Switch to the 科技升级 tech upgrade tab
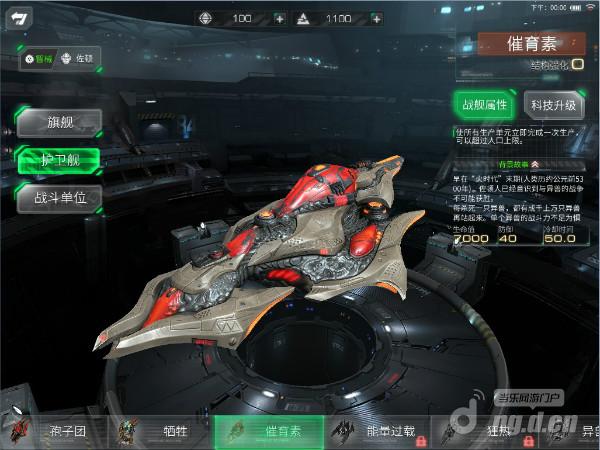This screenshot has height=450, width=600. pos(552,104)
